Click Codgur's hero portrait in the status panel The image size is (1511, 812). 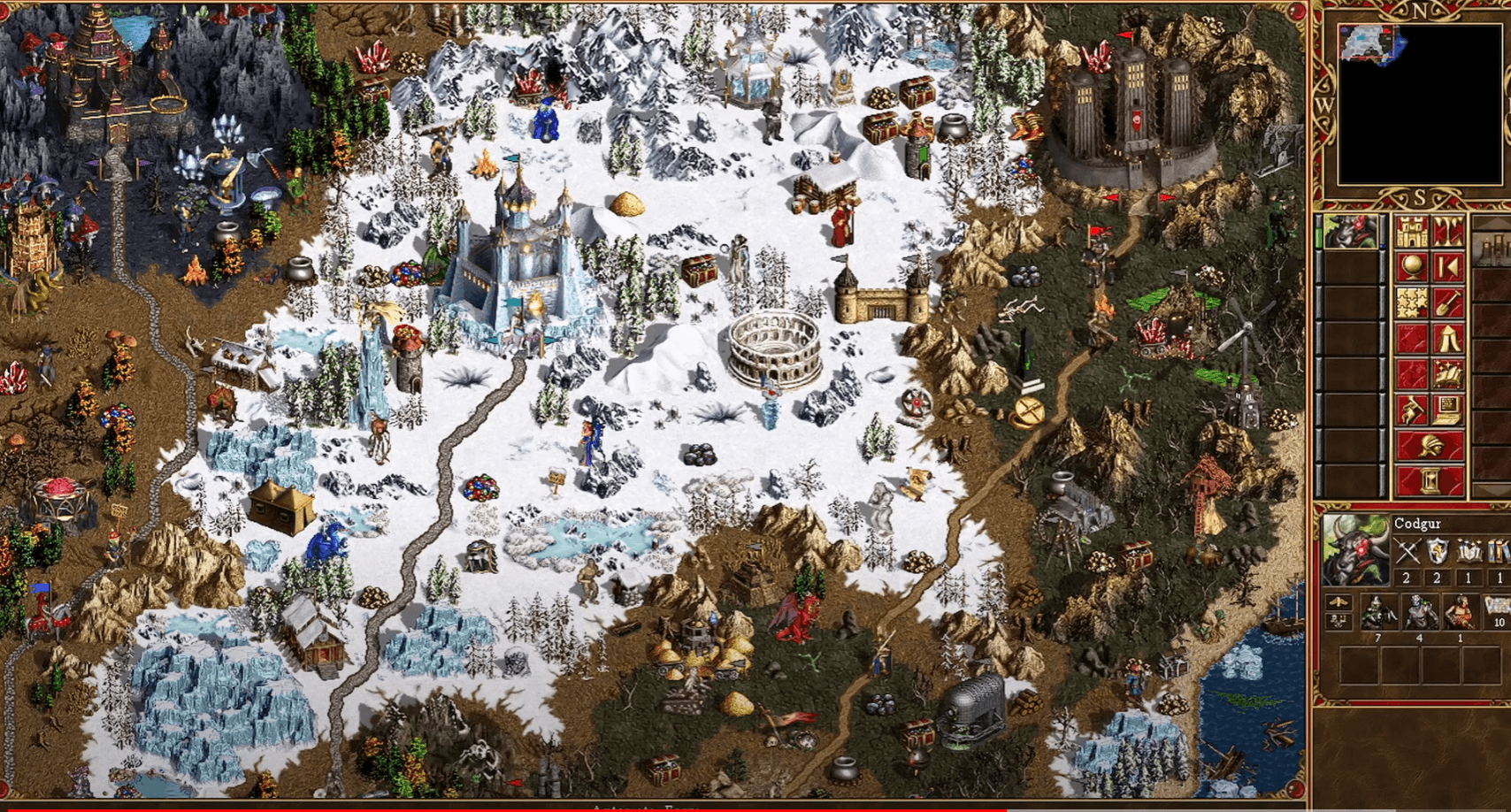1357,548
